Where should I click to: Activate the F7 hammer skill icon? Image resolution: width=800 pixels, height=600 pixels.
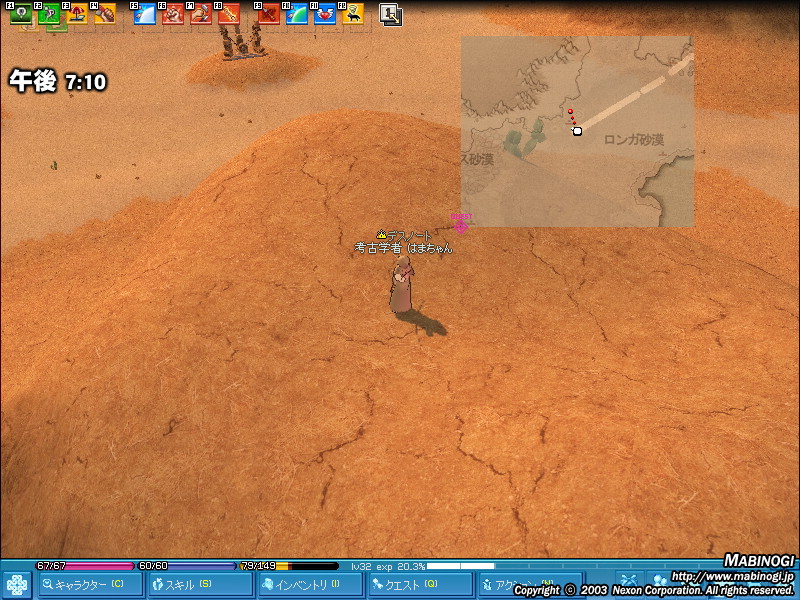201,14
